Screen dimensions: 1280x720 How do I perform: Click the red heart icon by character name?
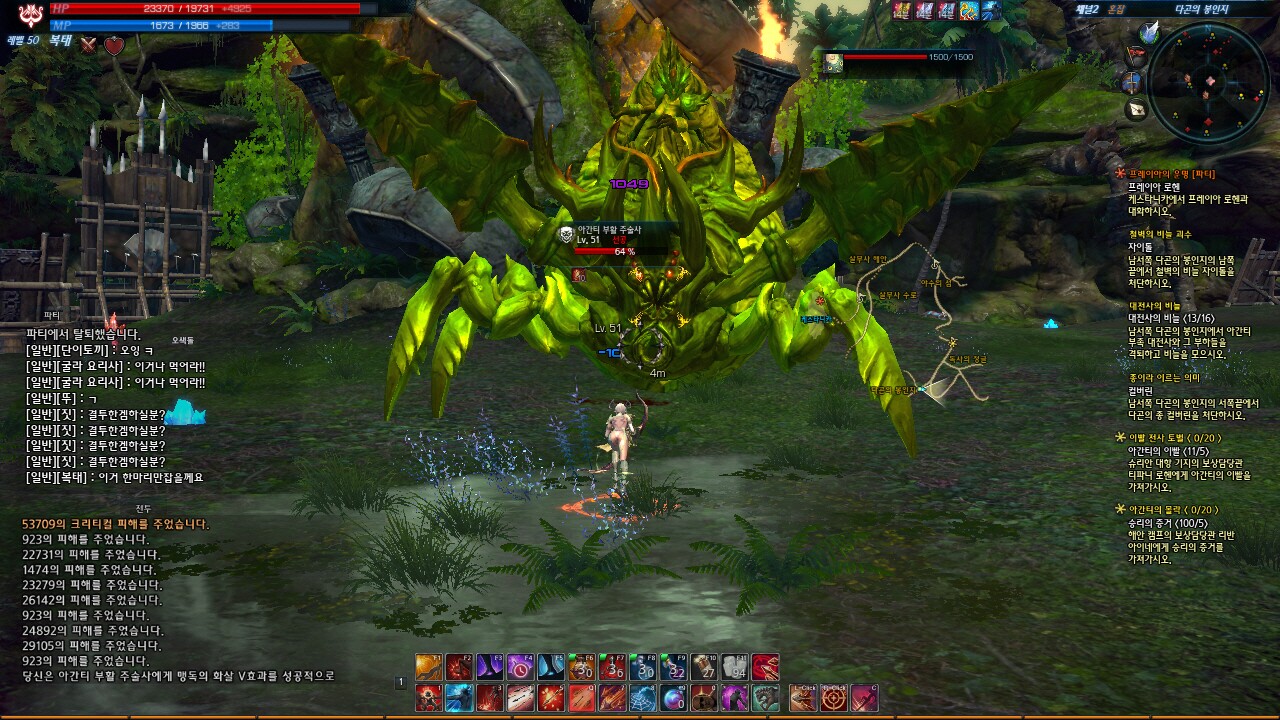point(115,45)
